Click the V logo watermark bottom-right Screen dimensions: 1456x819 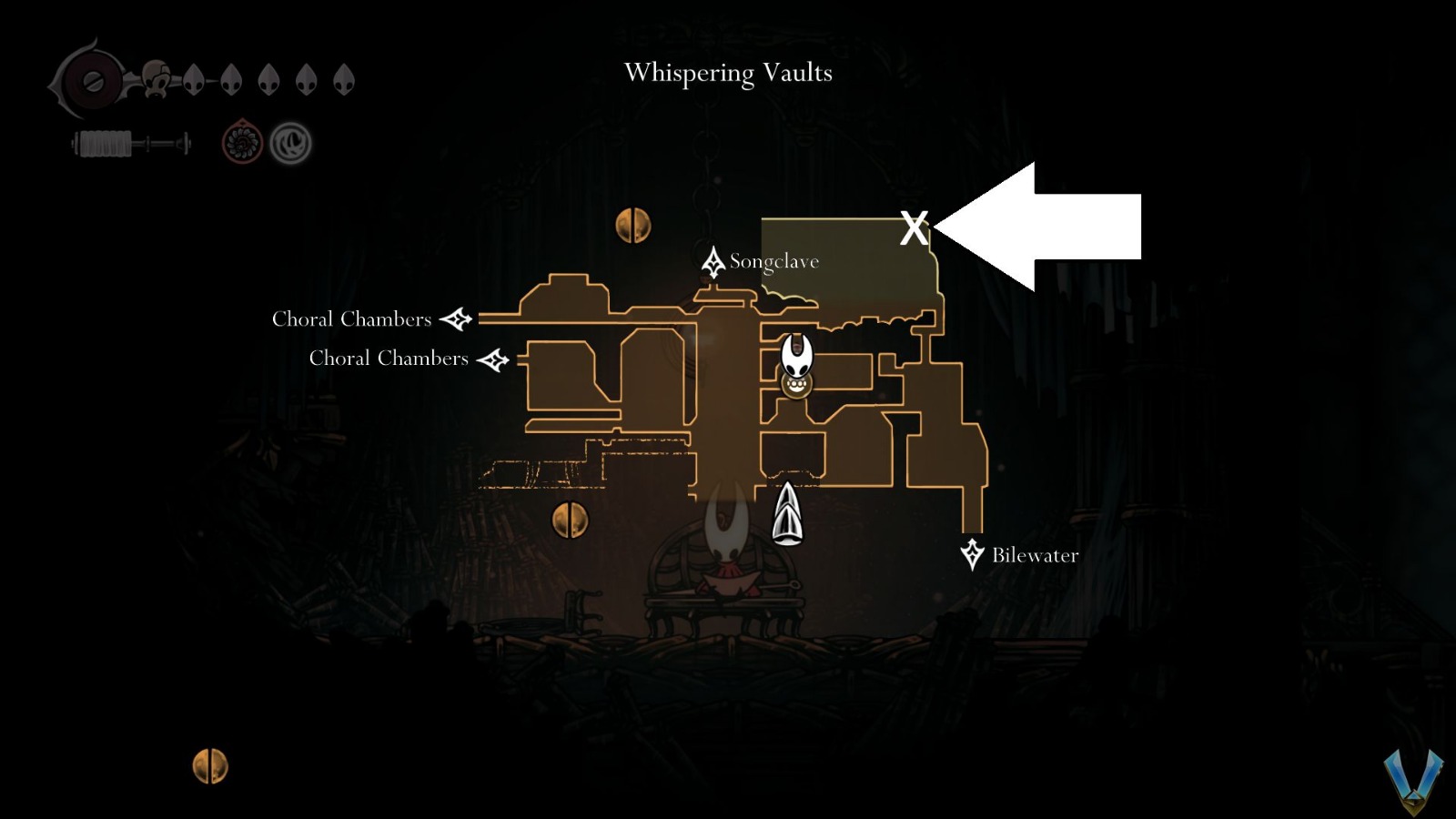[1415, 778]
